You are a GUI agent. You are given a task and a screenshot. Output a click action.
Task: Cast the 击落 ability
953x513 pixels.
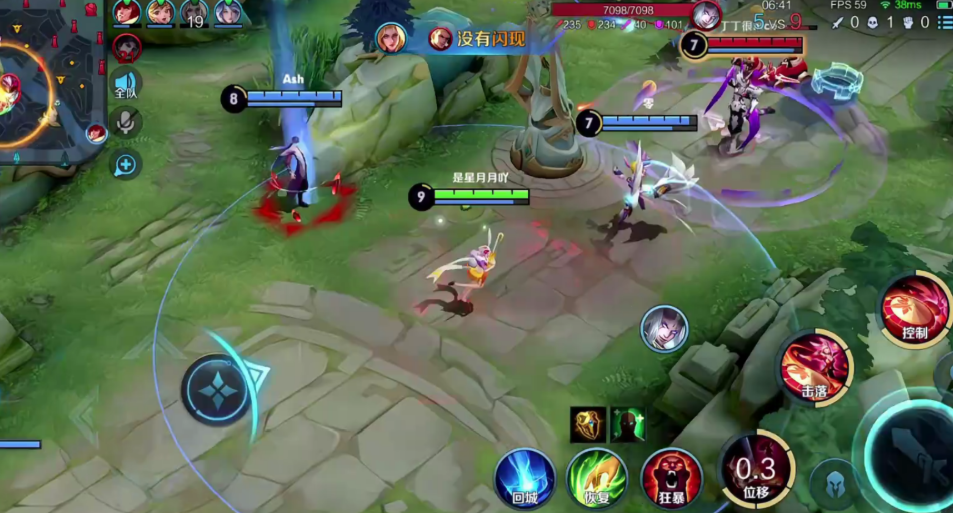pyautogui.click(x=815, y=365)
